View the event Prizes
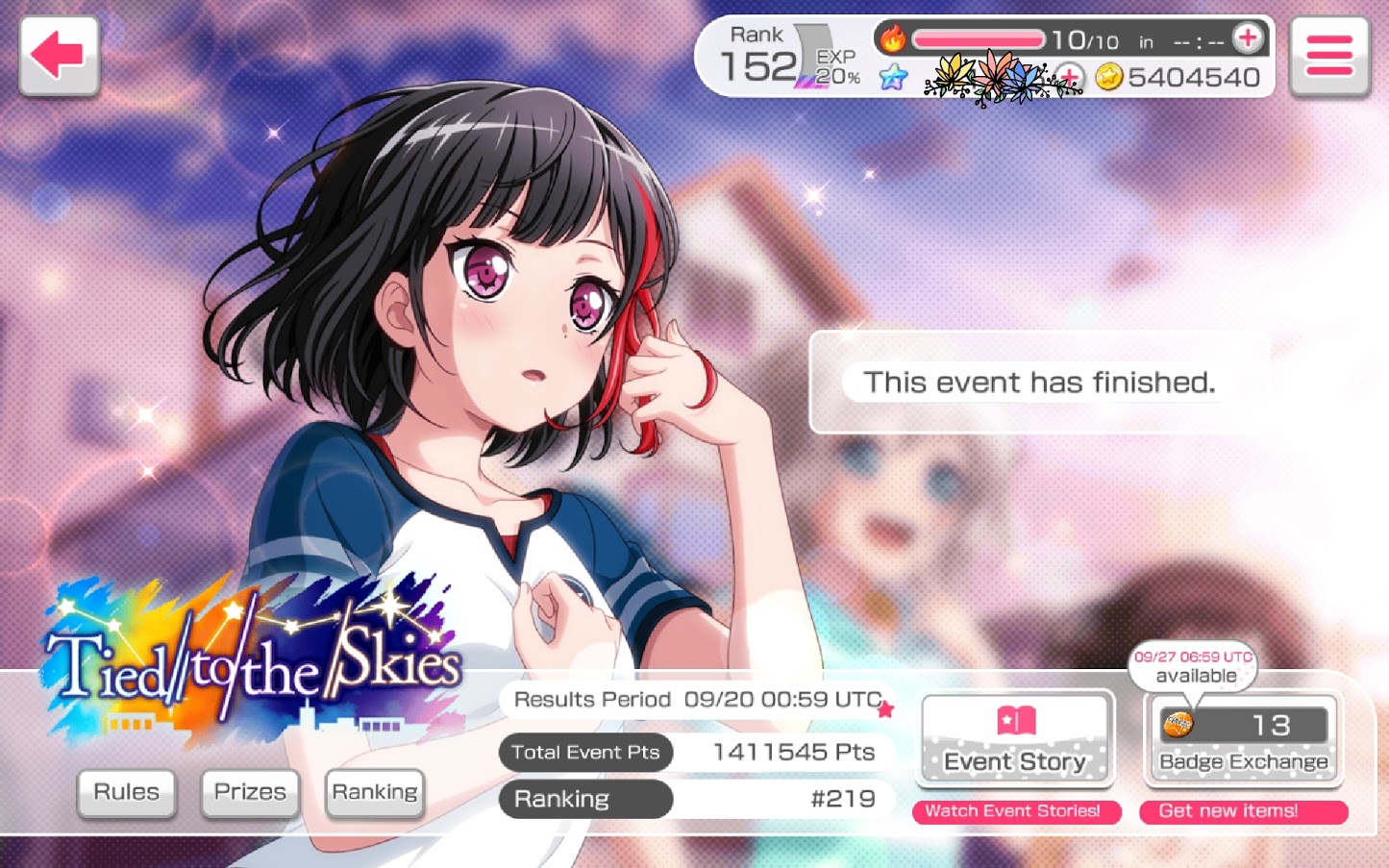This screenshot has height=868, width=1389. [250, 793]
